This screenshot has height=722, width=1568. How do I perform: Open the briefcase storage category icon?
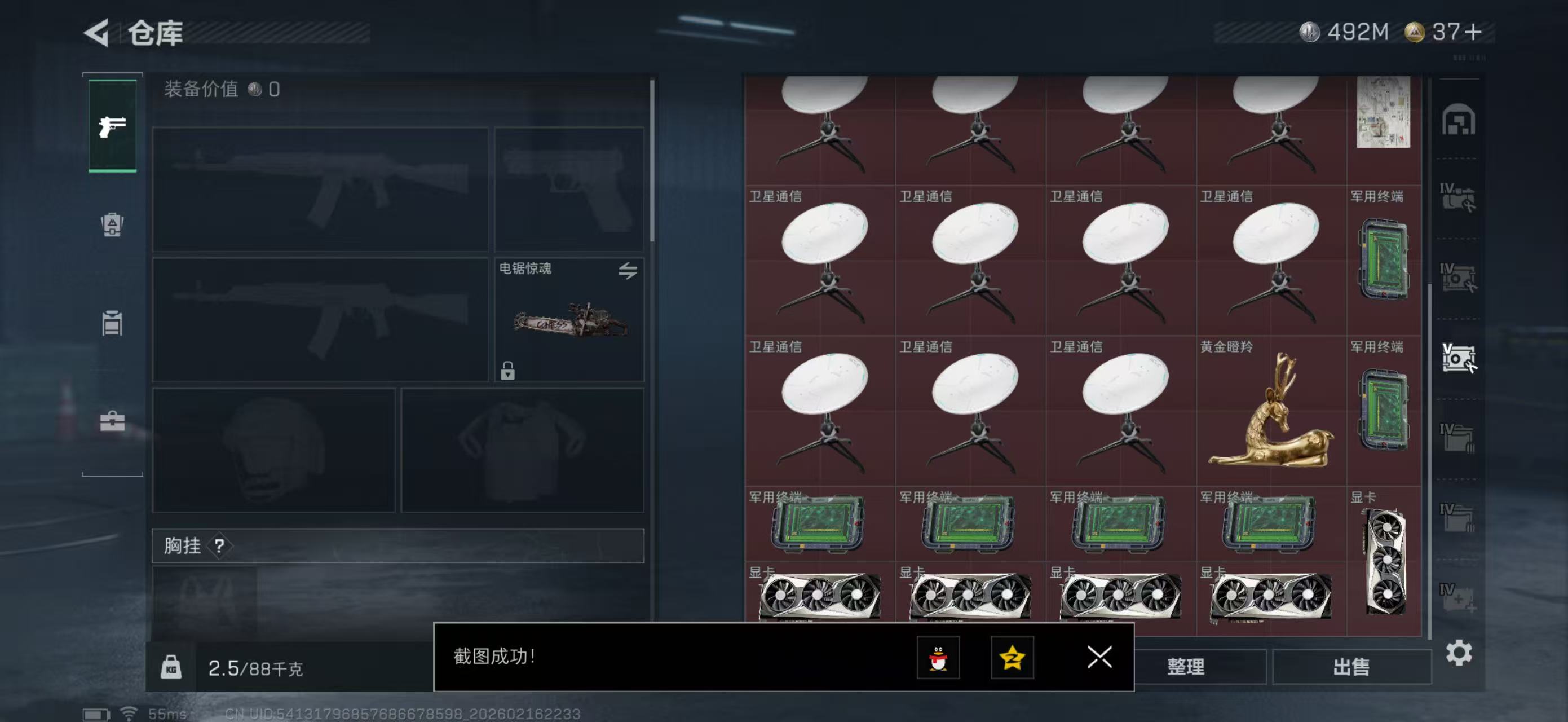(x=113, y=422)
